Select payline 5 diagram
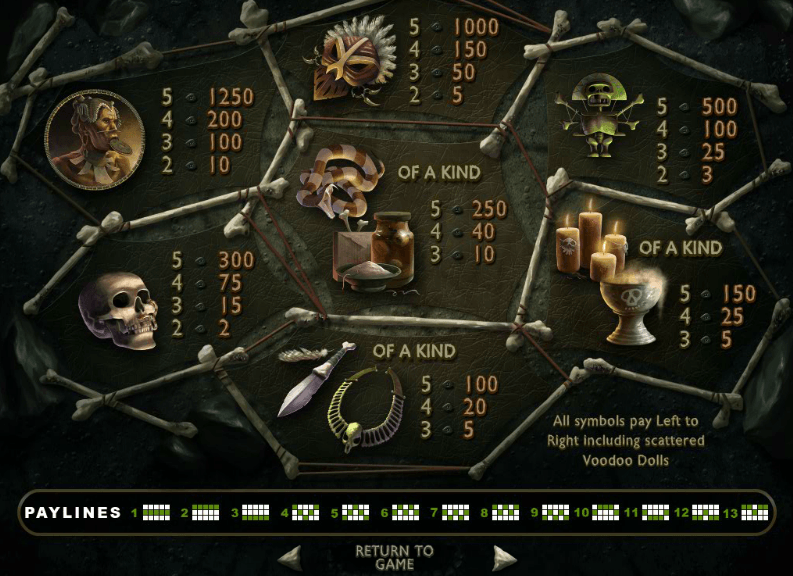 pos(356,513)
